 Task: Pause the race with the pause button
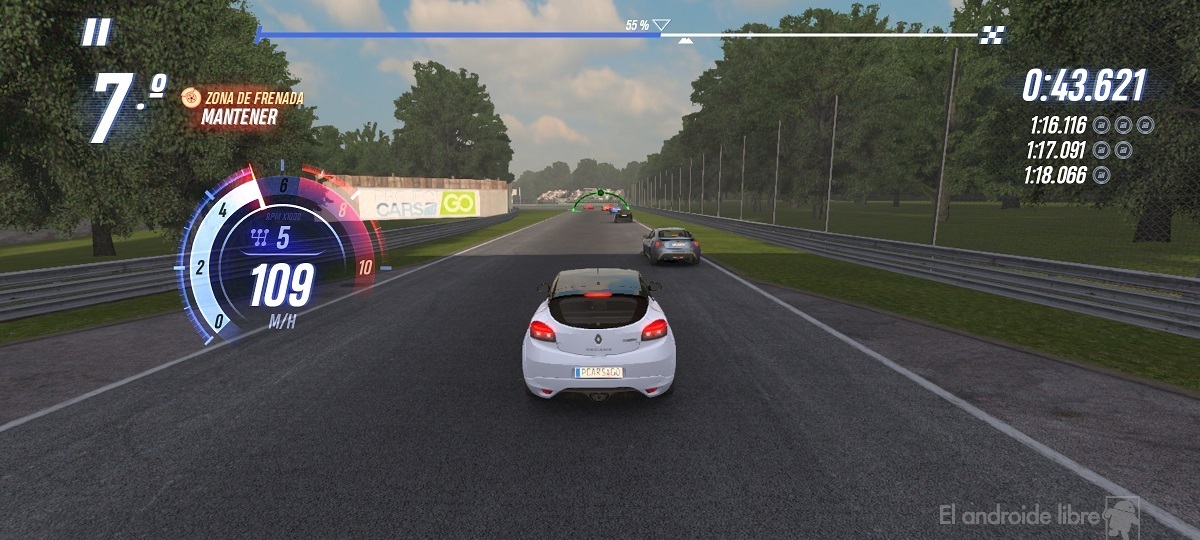tap(96, 33)
